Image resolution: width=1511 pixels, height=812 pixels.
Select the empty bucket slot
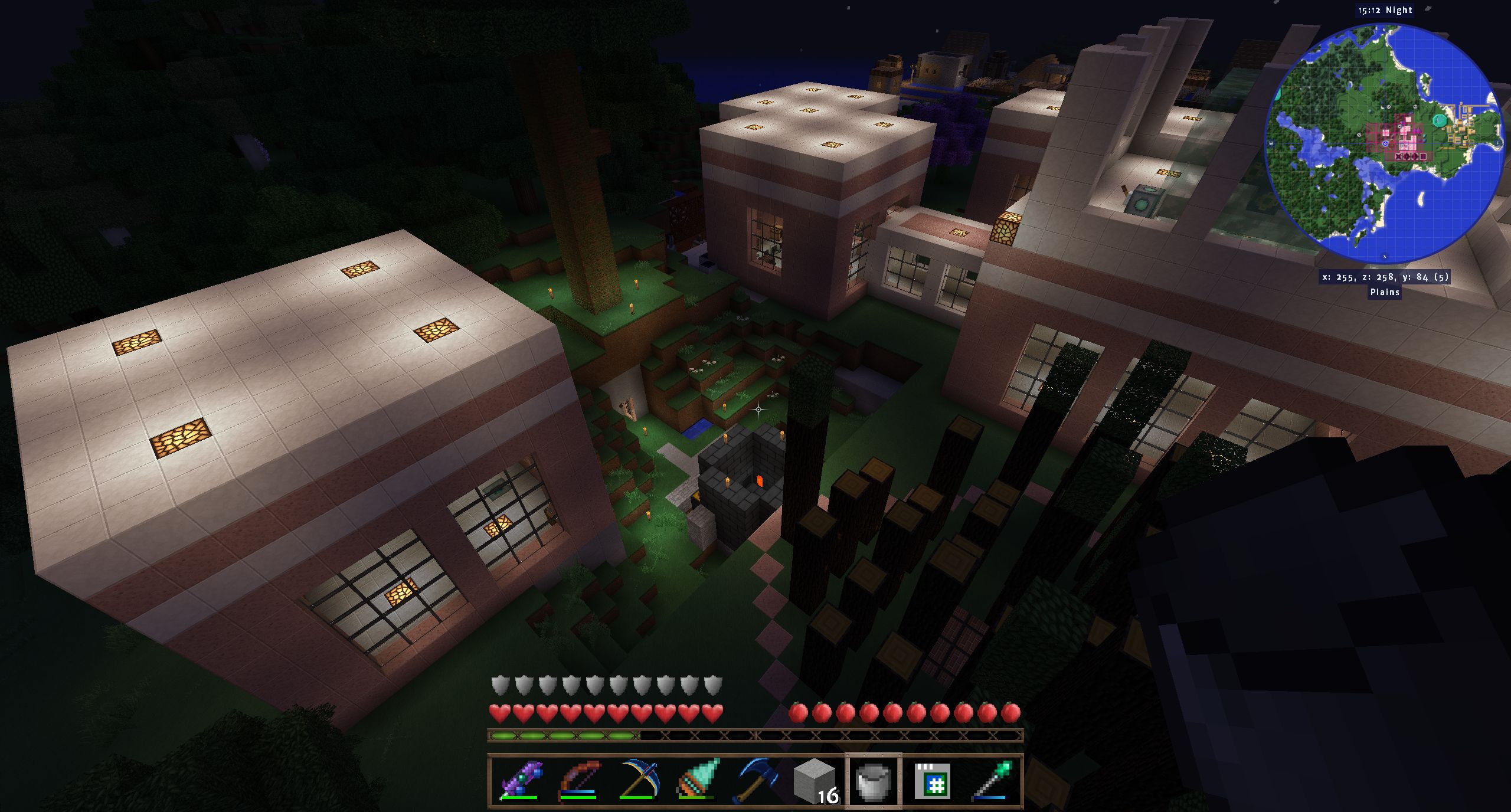(874, 781)
